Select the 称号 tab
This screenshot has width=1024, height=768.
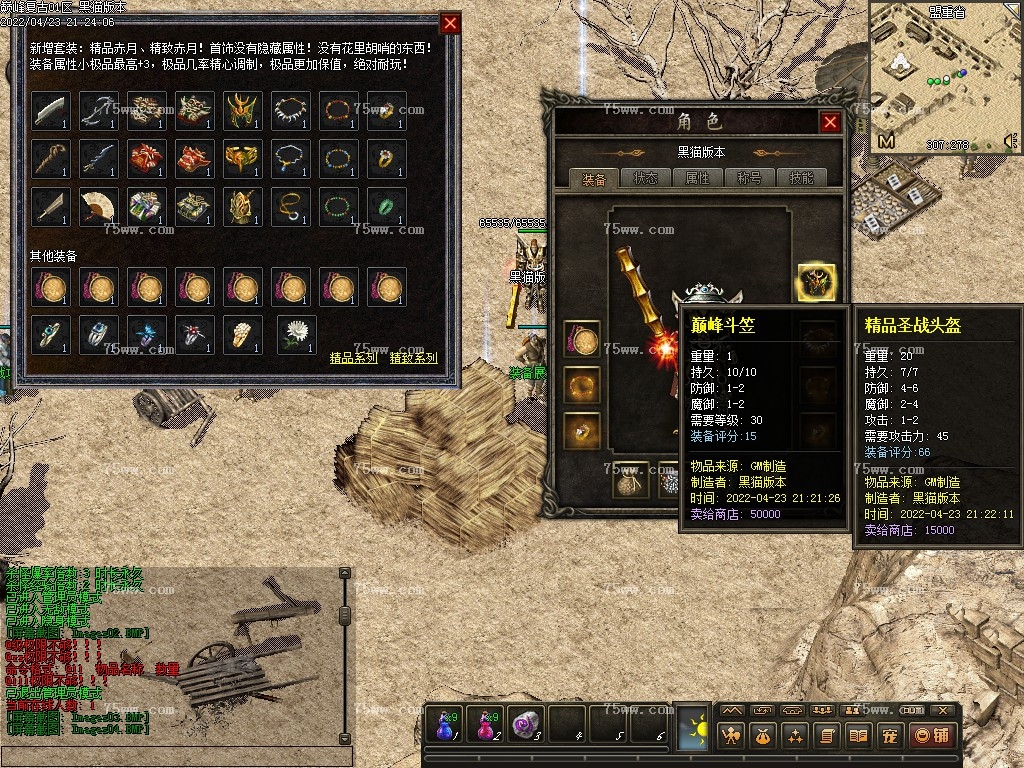pyautogui.click(x=749, y=179)
